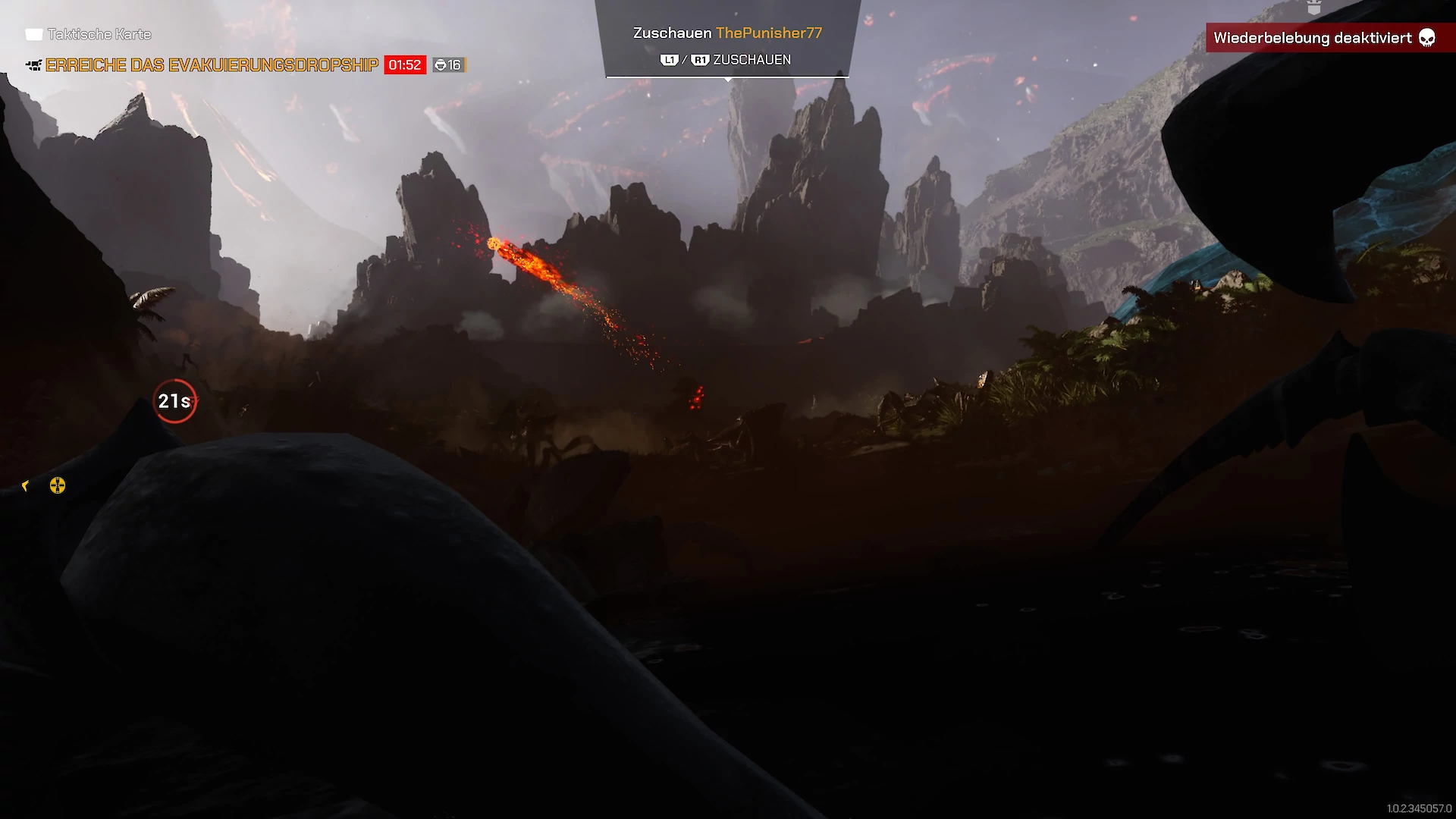
Task: Click the yellow crosshair waypoint marker
Action: tap(58, 485)
